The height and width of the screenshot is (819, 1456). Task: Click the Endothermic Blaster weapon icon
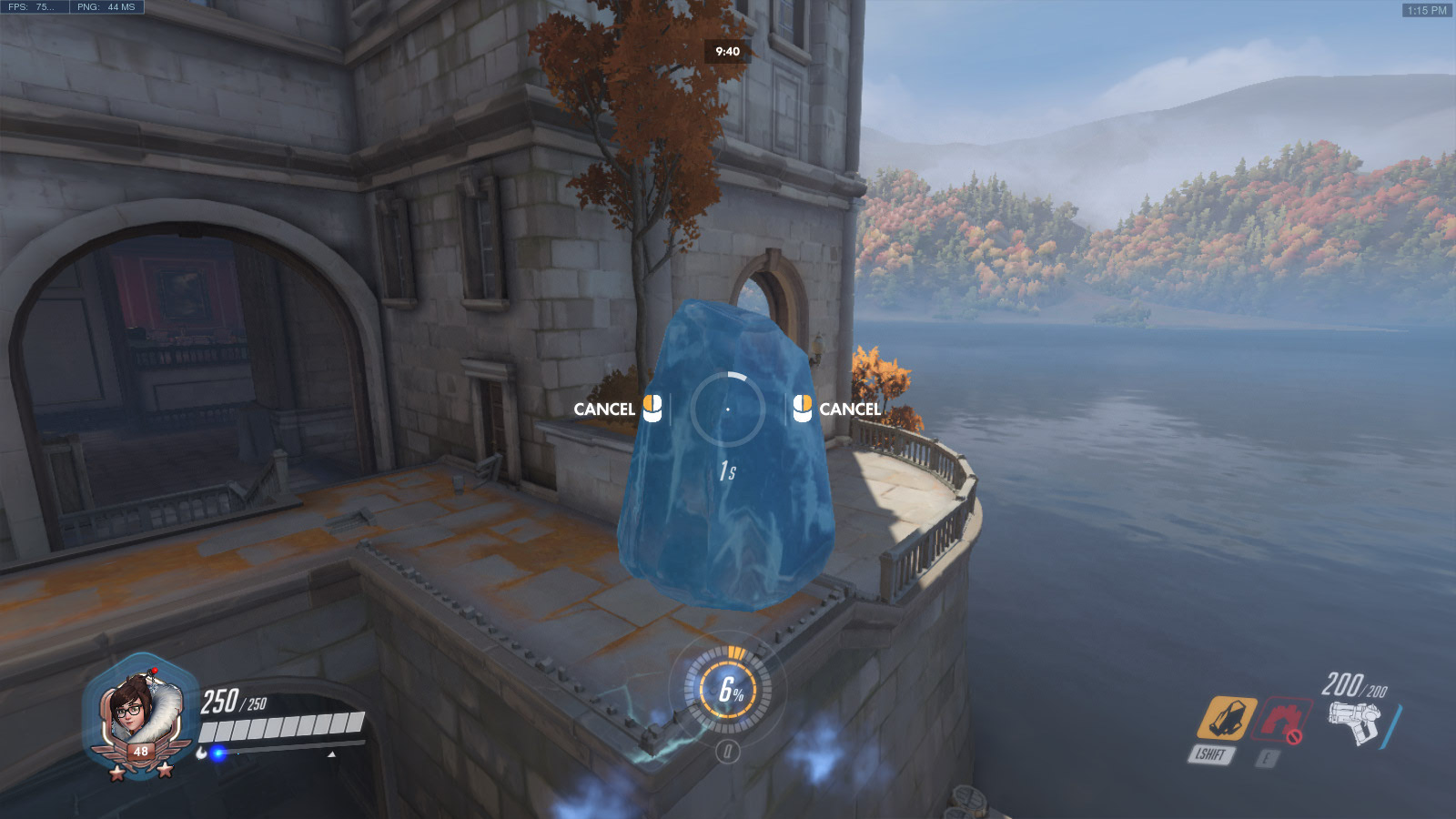coord(1354,722)
